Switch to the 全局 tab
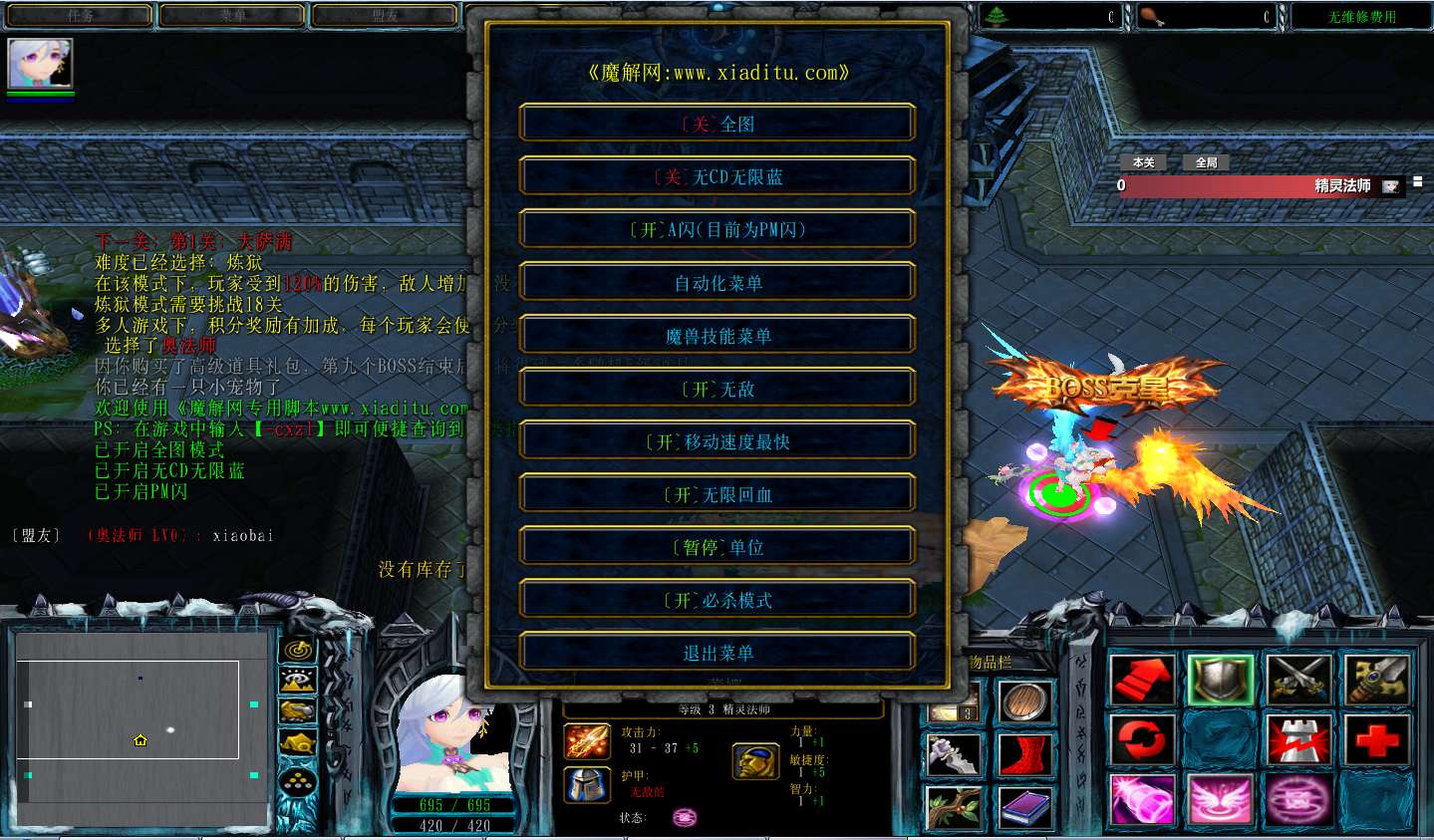Viewport: 1434px width, 840px height. (x=1205, y=161)
